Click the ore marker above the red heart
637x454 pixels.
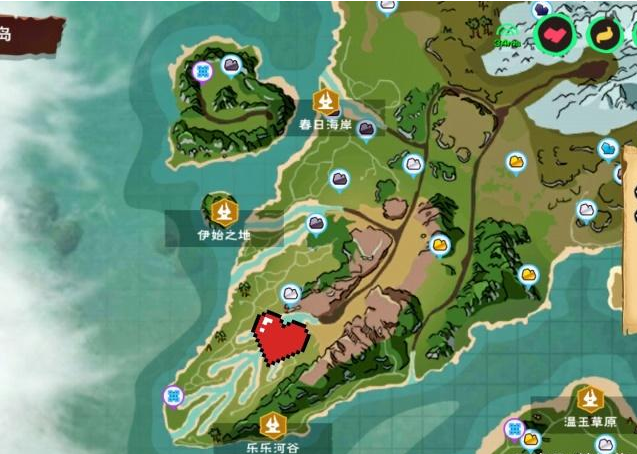(x=291, y=293)
